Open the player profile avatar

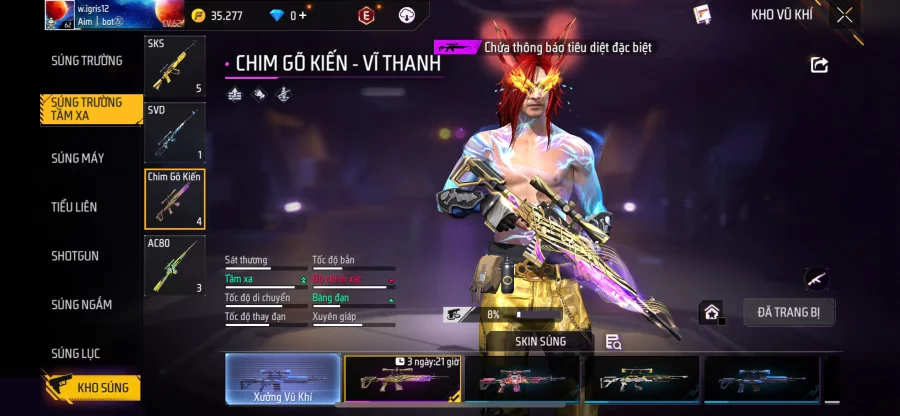[x=59, y=15]
